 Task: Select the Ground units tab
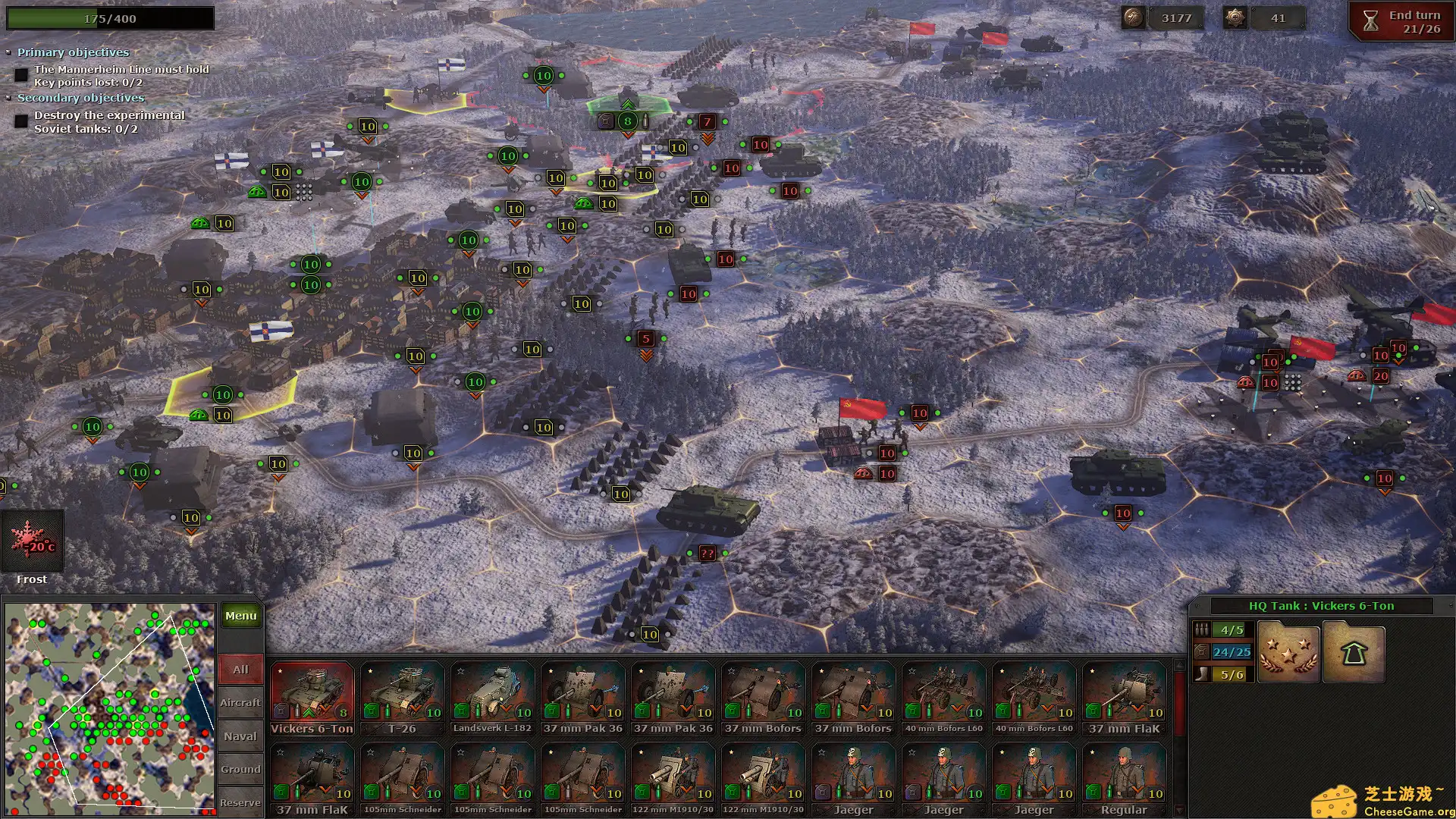[x=240, y=770]
